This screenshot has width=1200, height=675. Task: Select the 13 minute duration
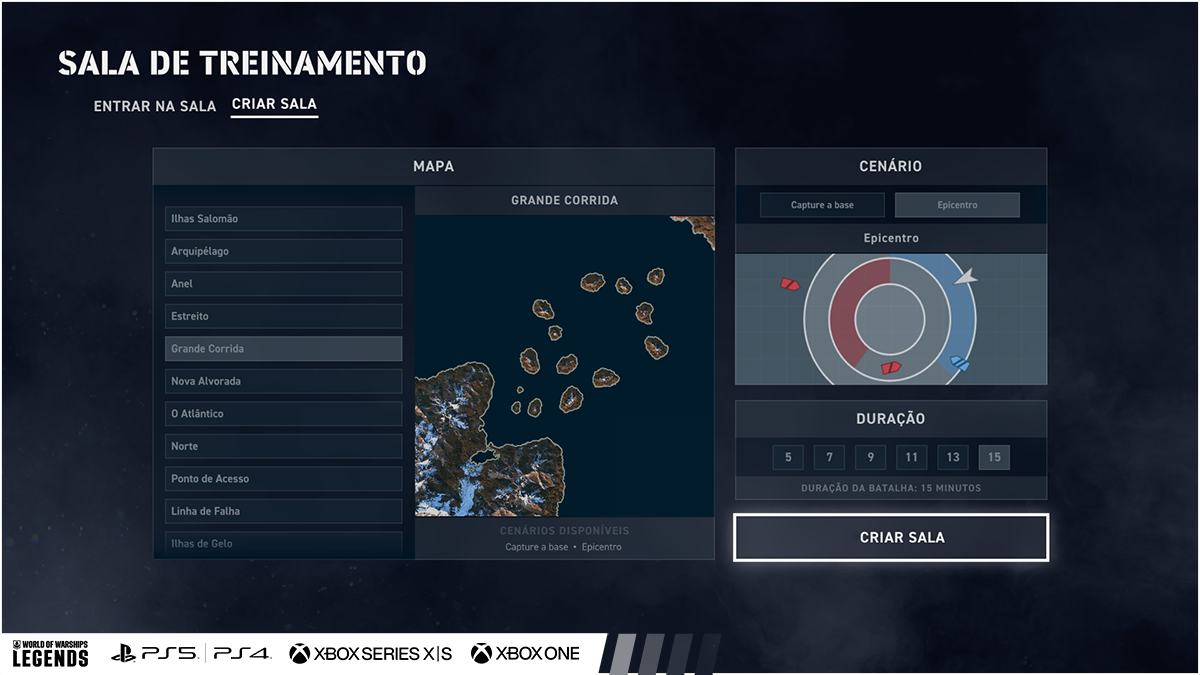(953, 458)
